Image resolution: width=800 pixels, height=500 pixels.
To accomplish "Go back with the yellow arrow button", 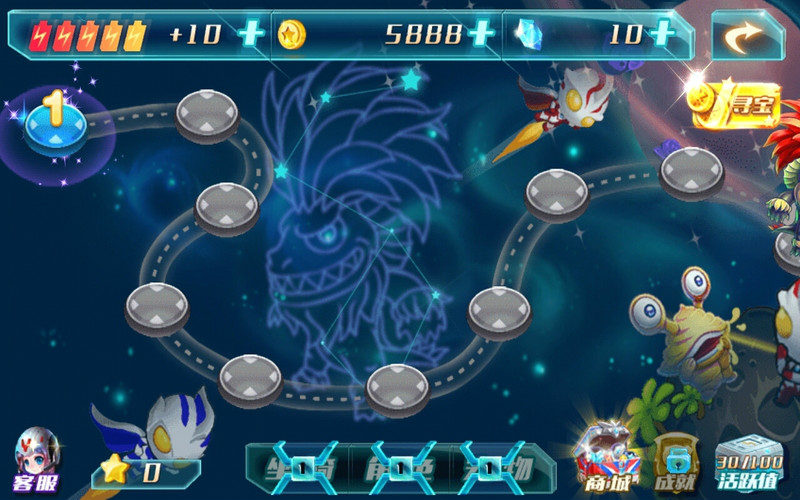I will [747, 37].
